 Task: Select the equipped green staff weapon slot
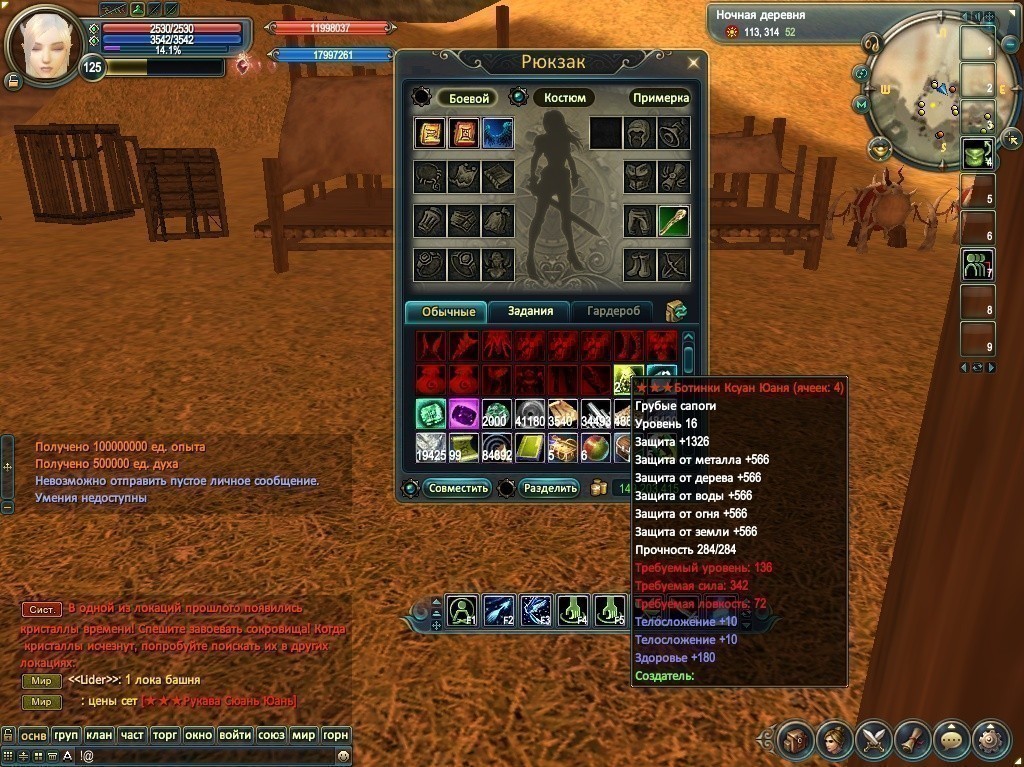point(673,221)
